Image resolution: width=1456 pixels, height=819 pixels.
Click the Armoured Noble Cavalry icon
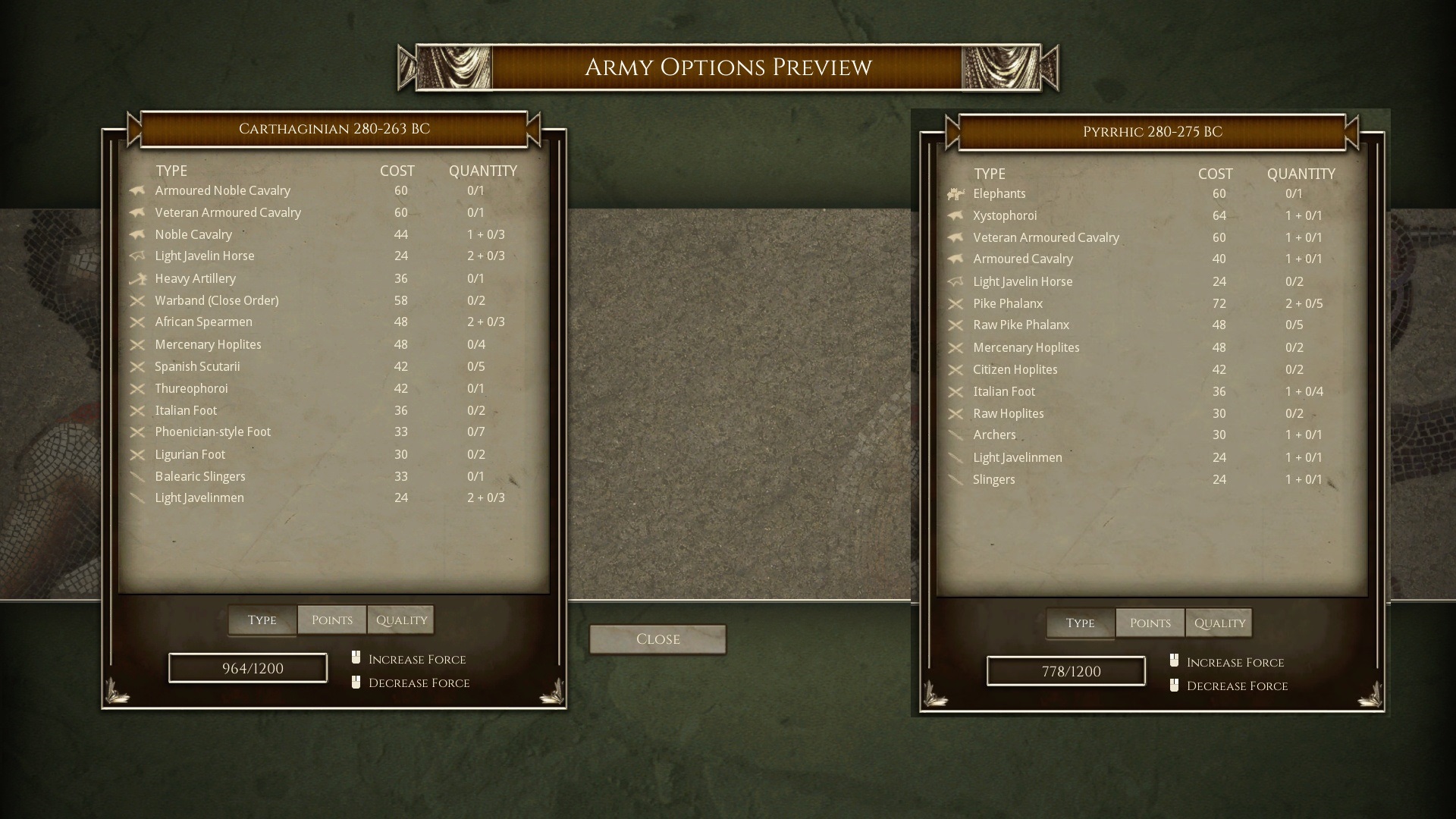pyautogui.click(x=136, y=190)
